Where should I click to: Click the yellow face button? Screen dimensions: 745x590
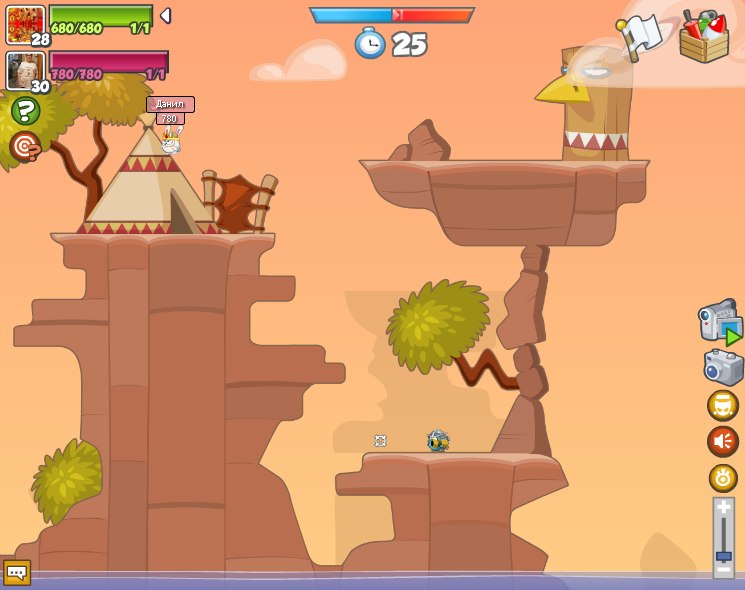[x=722, y=405]
